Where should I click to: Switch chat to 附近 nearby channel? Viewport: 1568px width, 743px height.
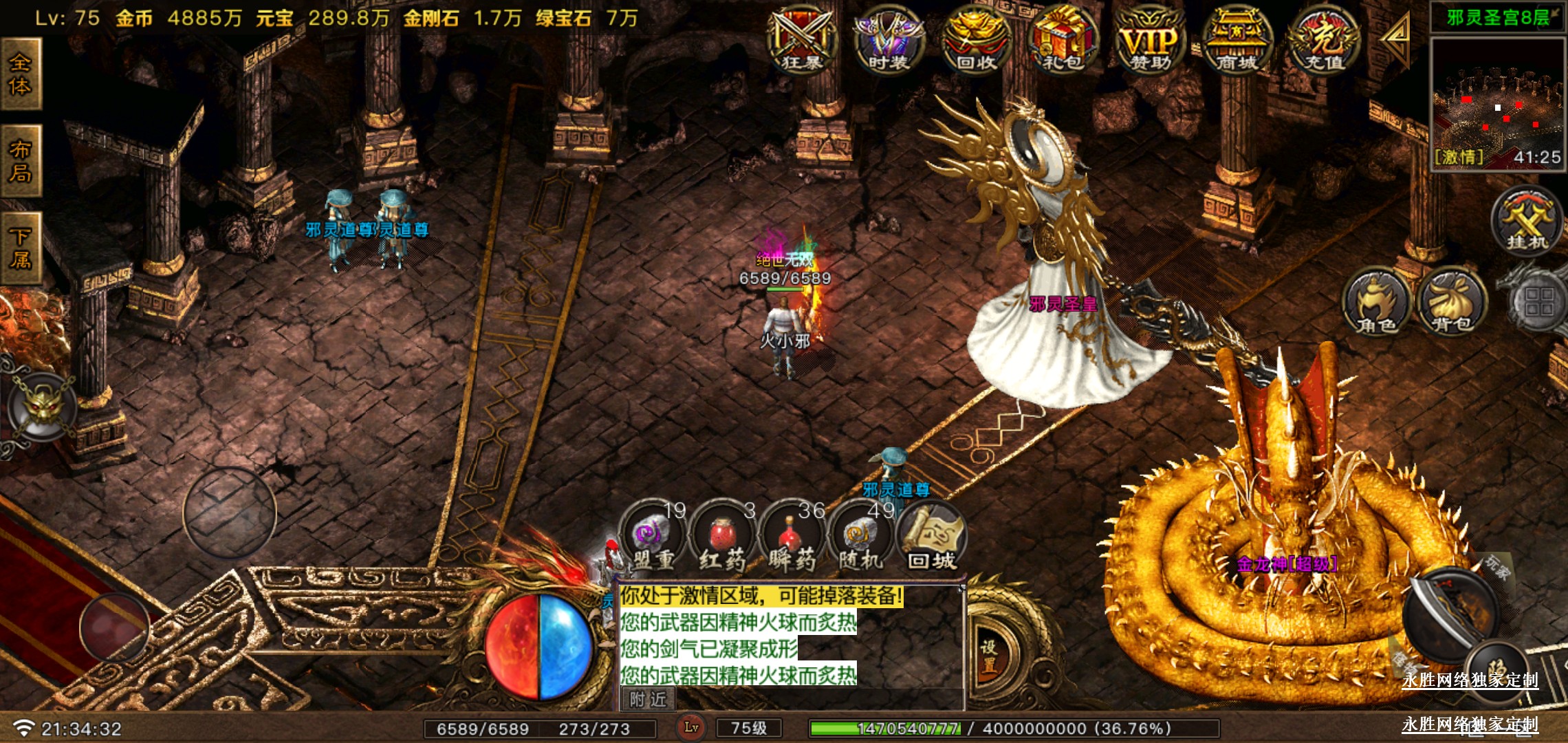(648, 699)
